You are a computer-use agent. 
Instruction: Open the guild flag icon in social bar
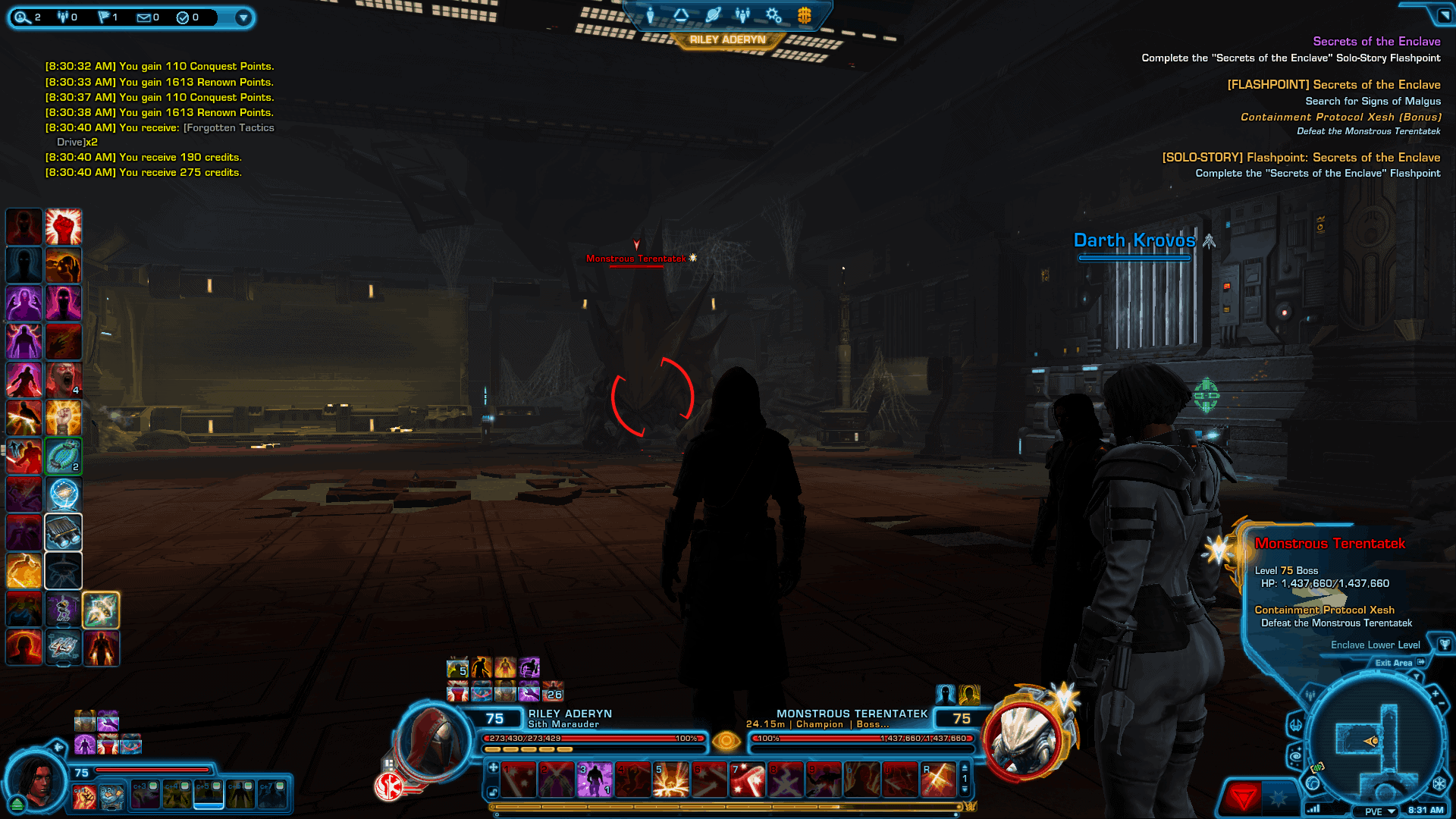(102, 17)
